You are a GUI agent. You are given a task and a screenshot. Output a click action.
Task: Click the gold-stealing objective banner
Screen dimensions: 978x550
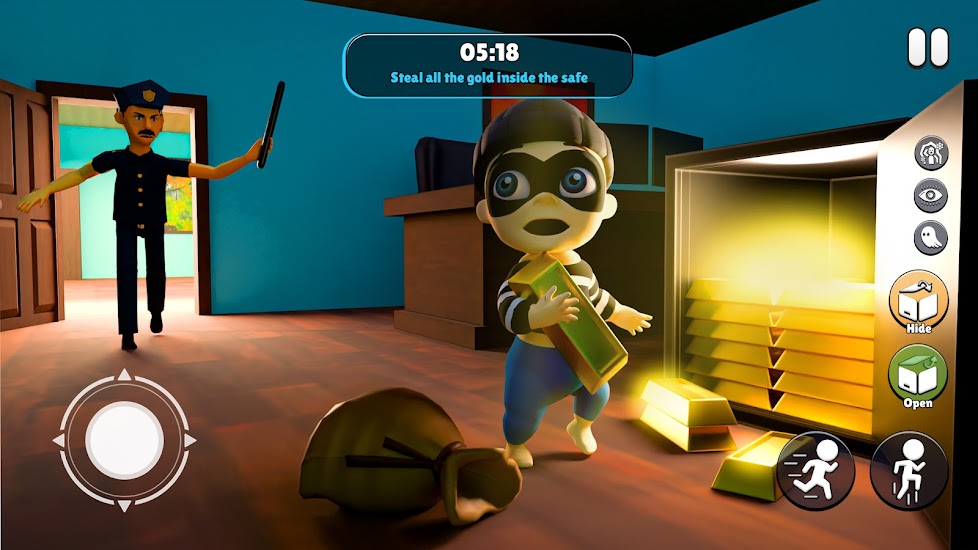pyautogui.click(x=488, y=65)
